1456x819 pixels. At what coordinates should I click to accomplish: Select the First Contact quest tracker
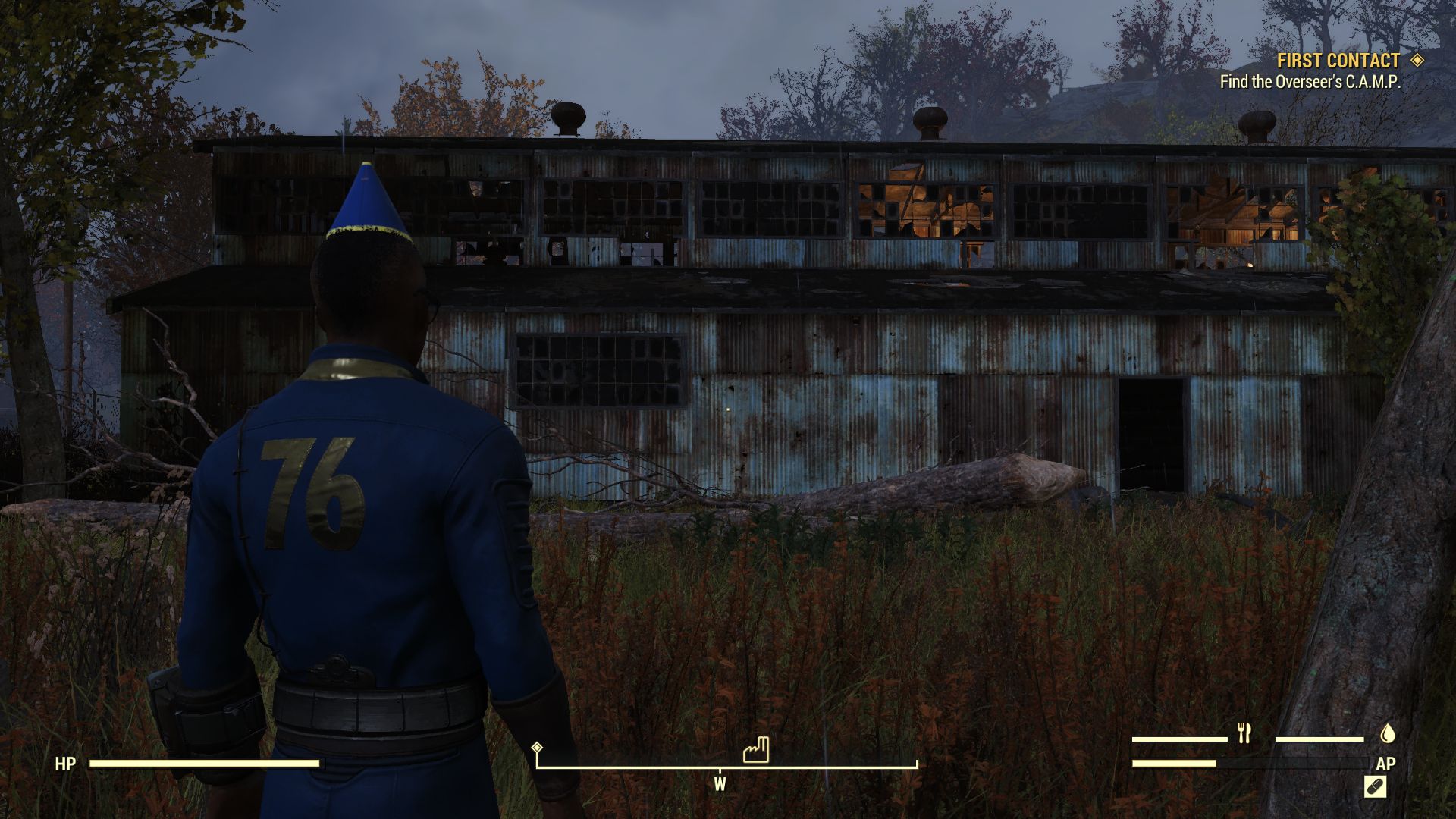click(x=1338, y=61)
